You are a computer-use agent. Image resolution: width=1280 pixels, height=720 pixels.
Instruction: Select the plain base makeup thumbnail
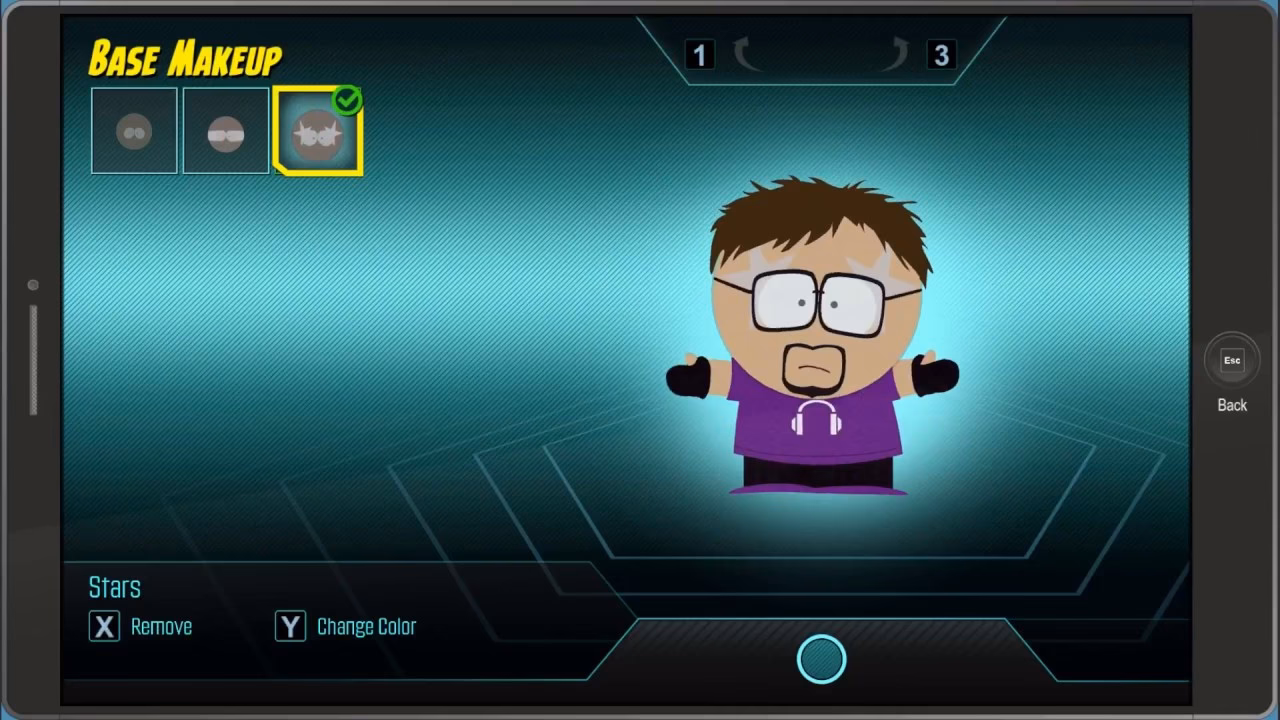134,130
